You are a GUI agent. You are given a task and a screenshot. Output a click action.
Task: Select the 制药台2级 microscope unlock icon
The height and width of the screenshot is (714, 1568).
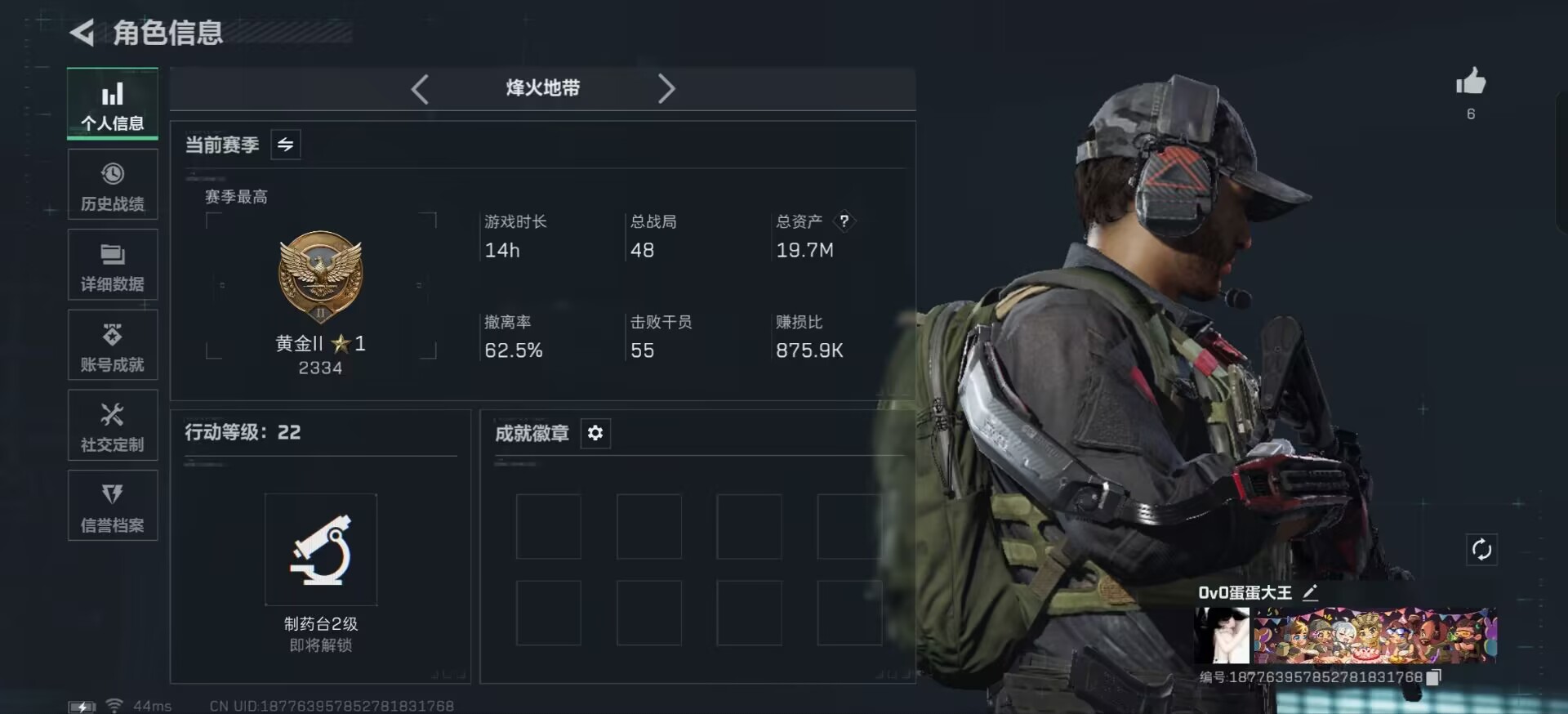pos(321,549)
